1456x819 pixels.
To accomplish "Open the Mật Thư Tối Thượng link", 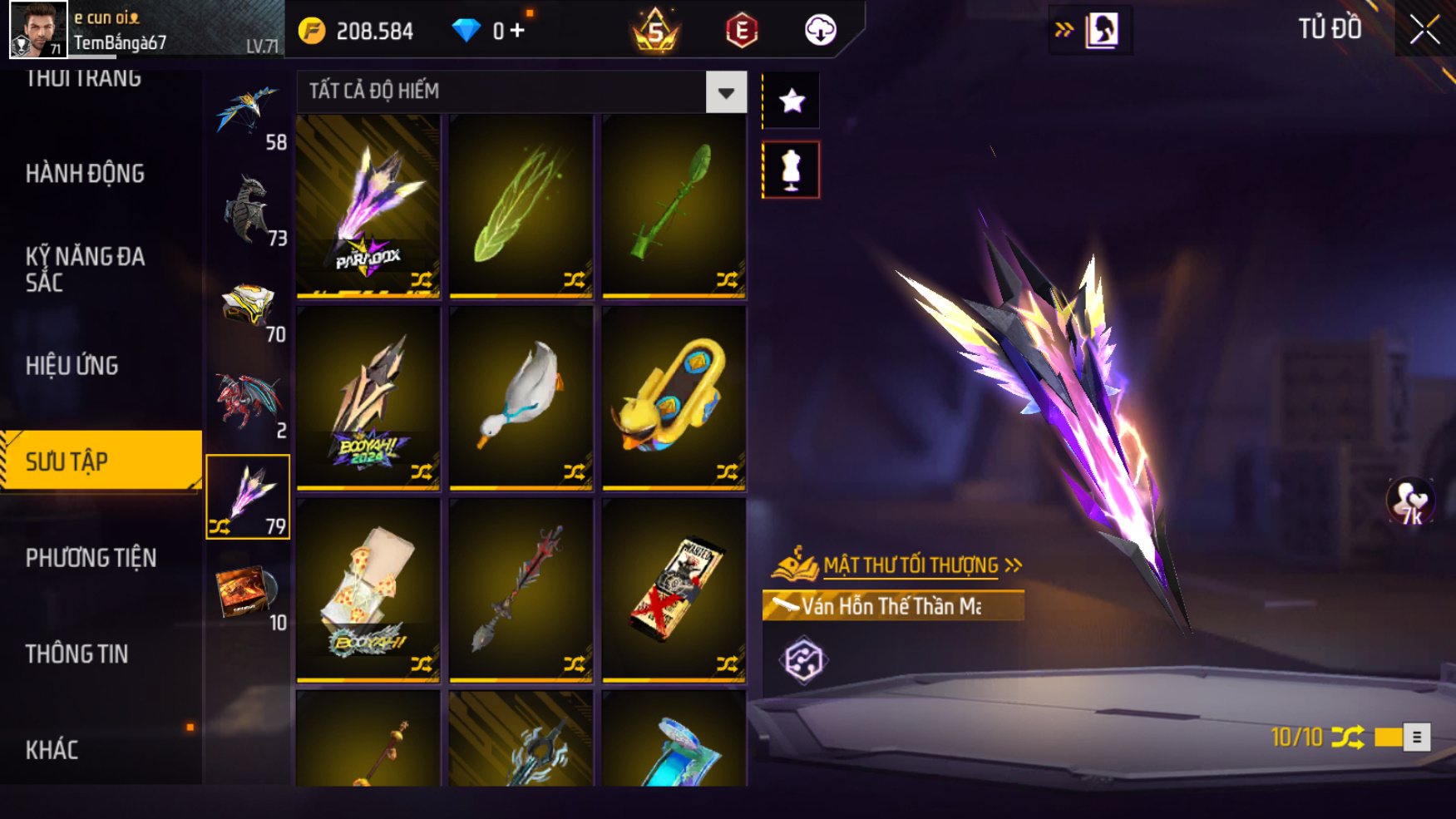I will pyautogui.click(x=911, y=565).
